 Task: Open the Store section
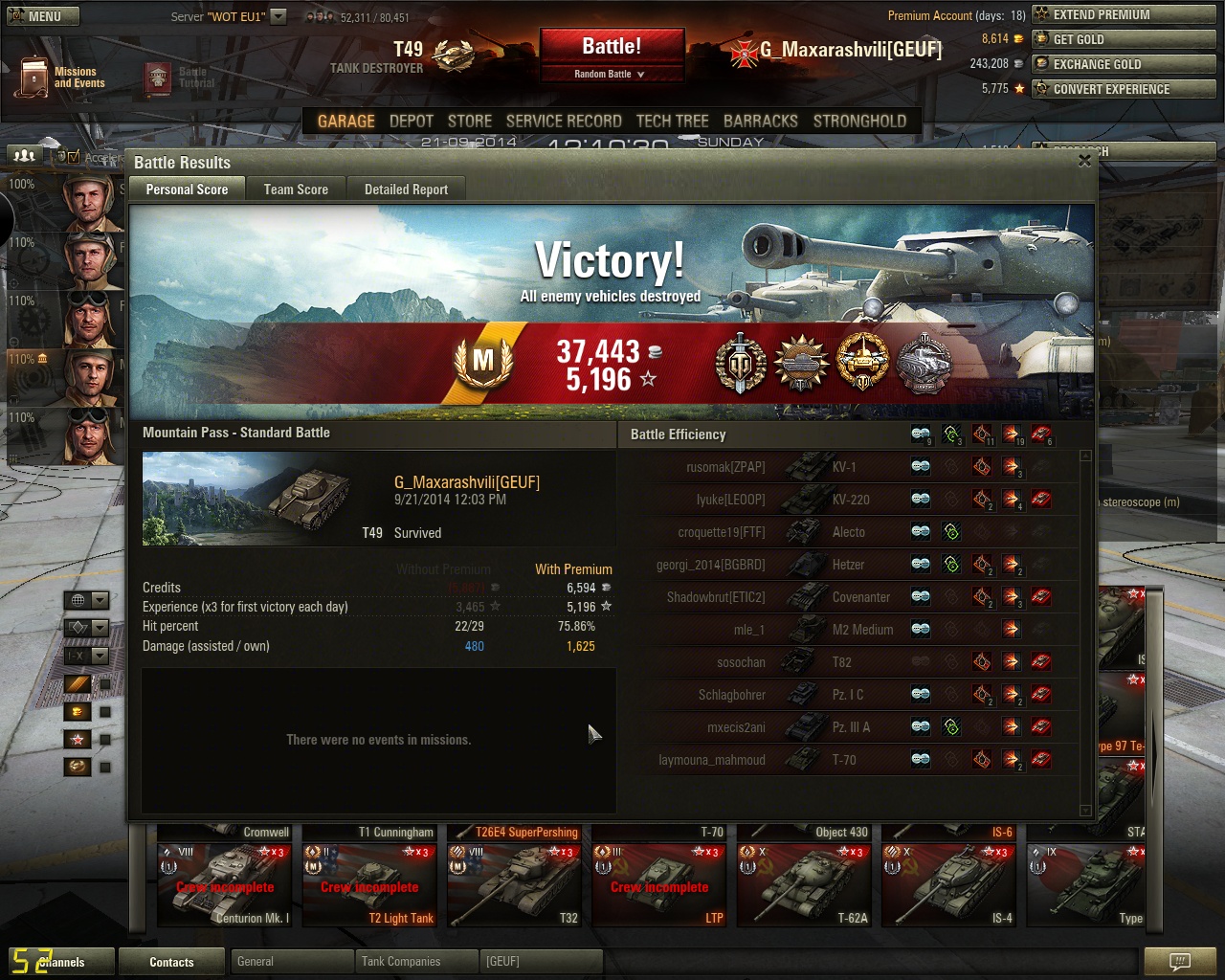coord(469,122)
